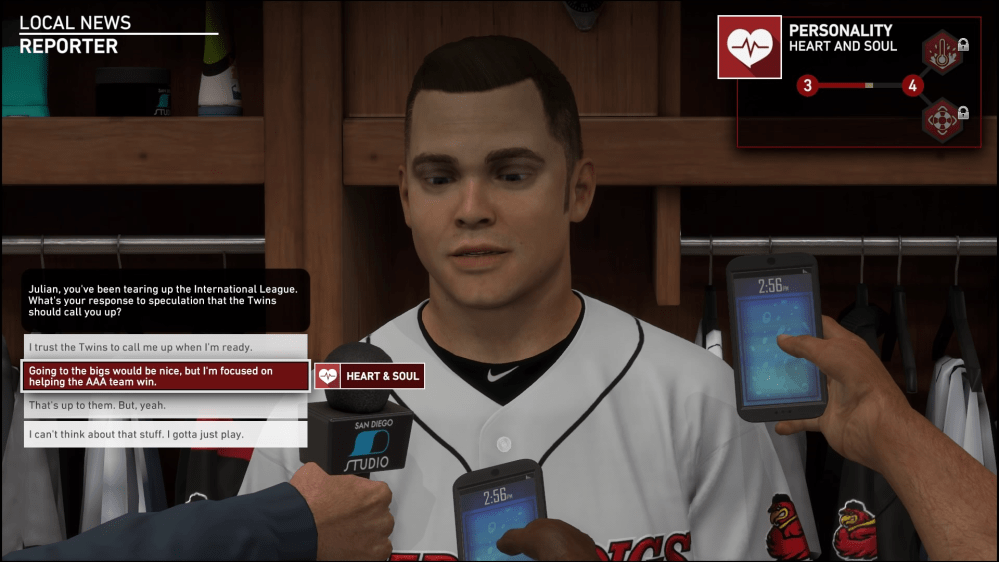Click the level 3 personality node
Image resolution: width=999 pixels, height=562 pixels.
807,86
